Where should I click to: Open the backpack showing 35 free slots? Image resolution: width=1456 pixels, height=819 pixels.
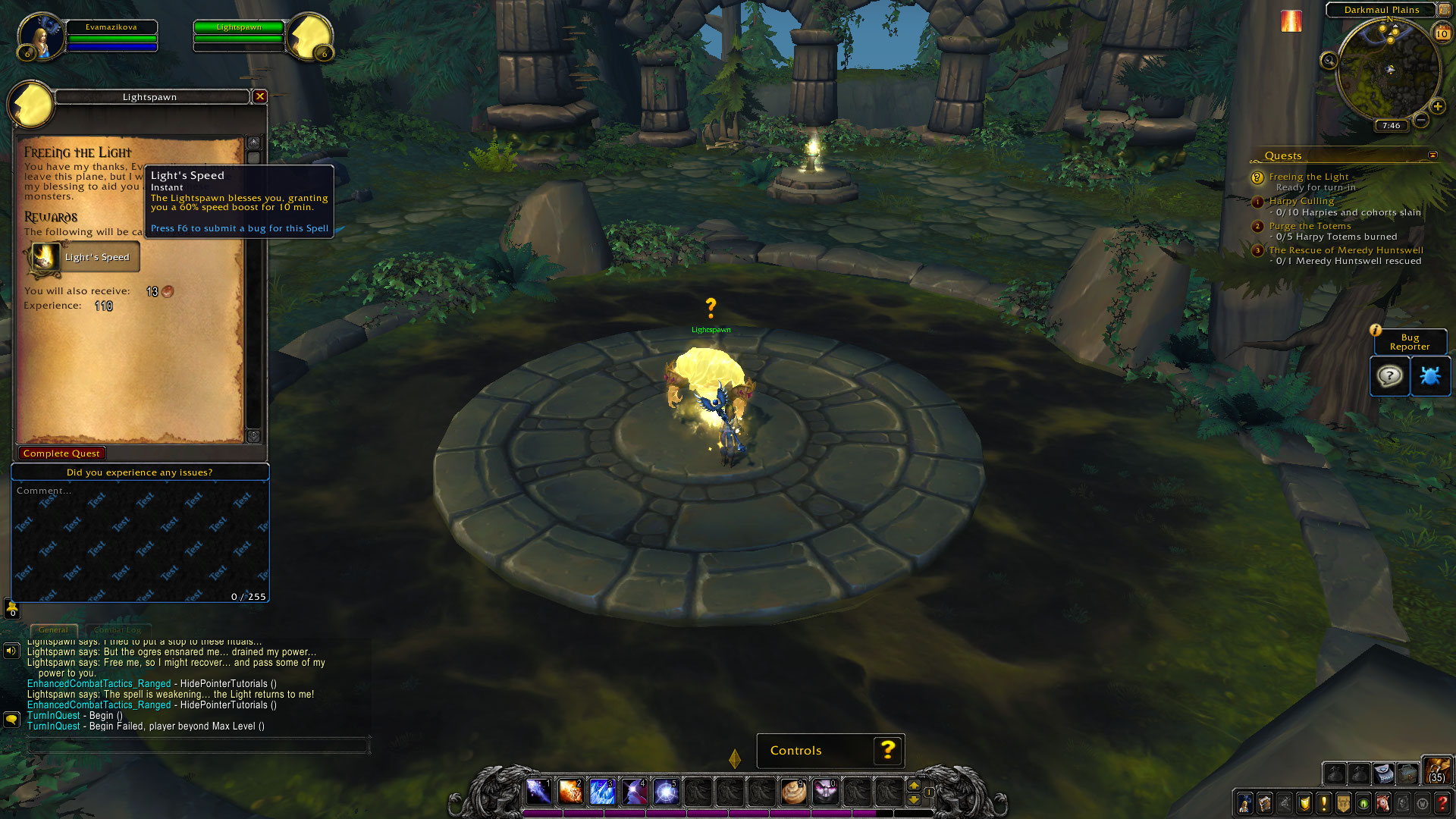pyautogui.click(x=1436, y=770)
